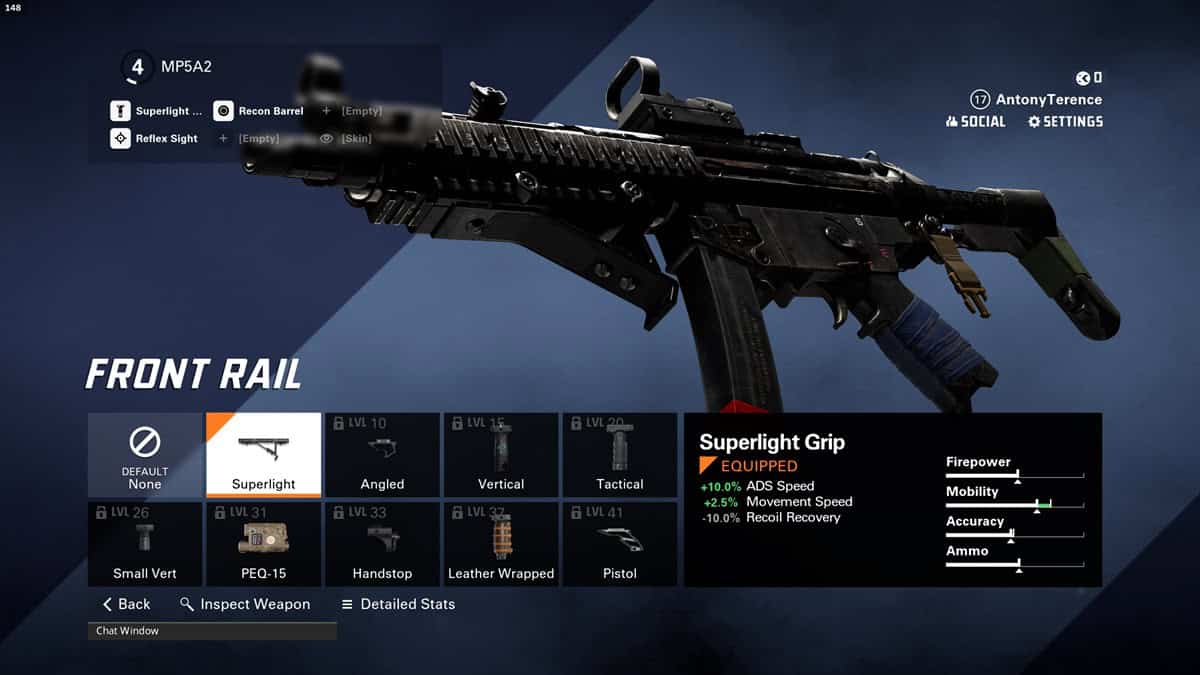Choose the Tactical grip tile

click(x=620, y=455)
